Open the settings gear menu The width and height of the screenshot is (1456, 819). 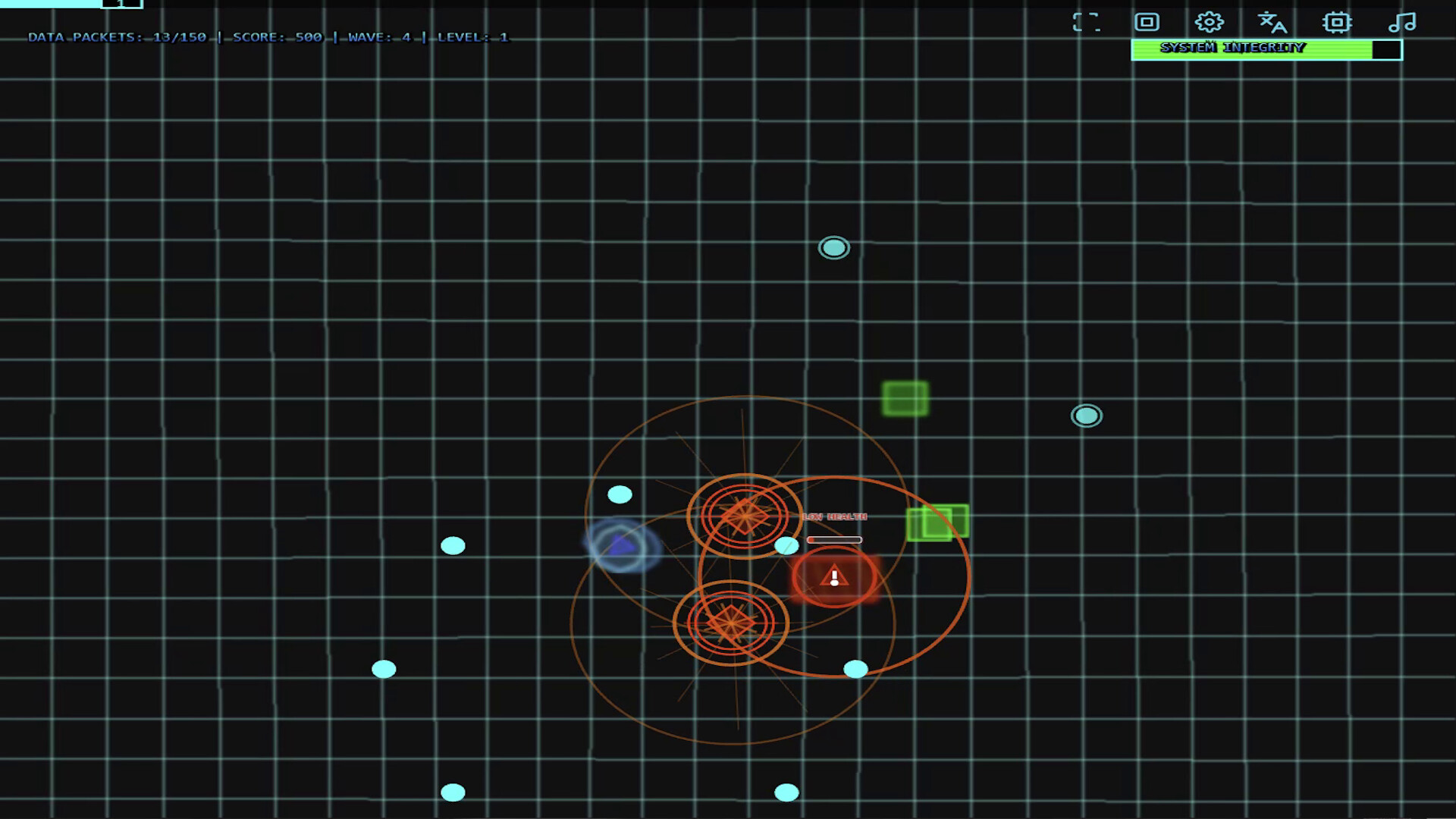pyautogui.click(x=1209, y=23)
